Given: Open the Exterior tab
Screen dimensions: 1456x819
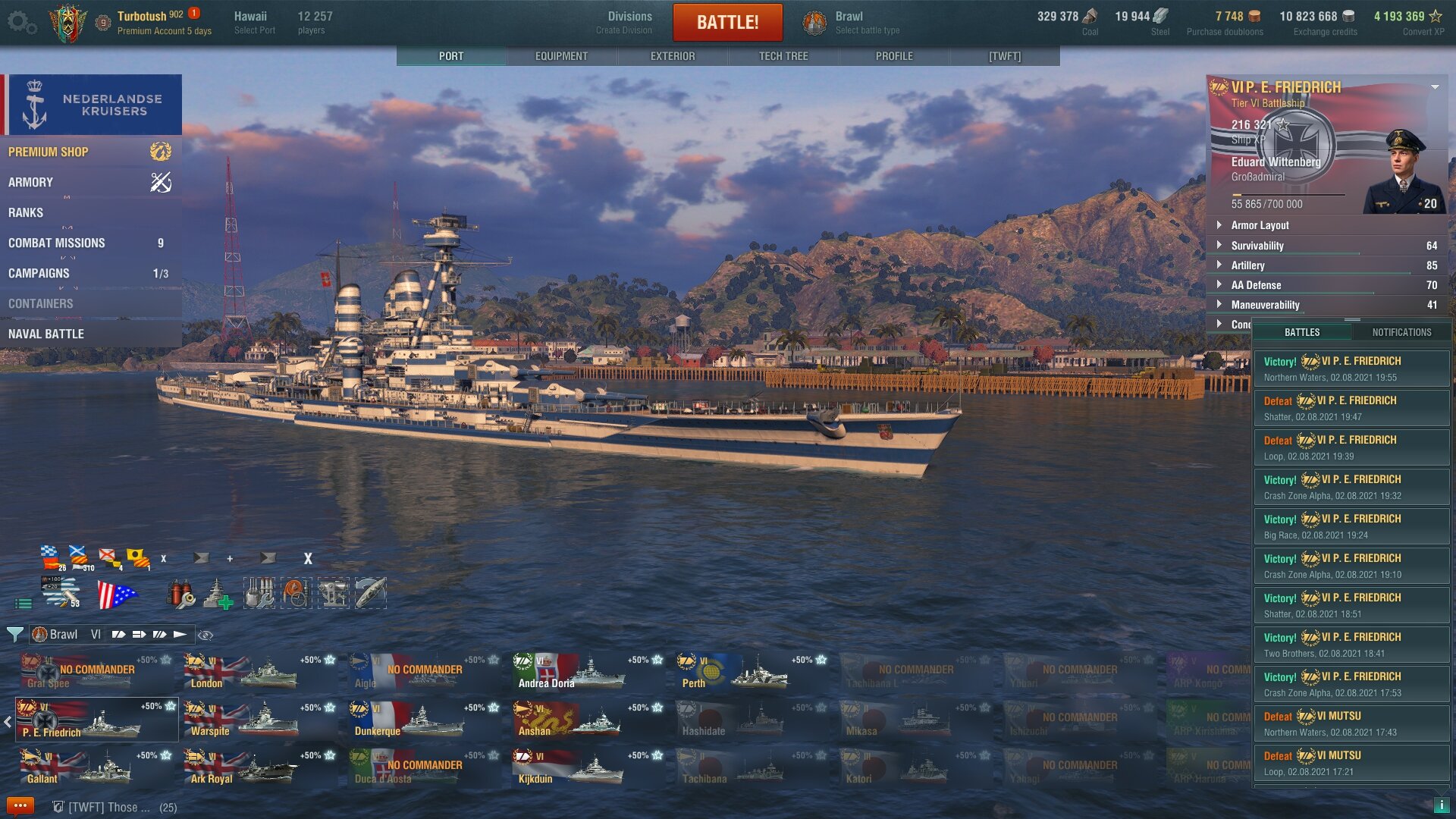Looking at the screenshot, I should point(672,56).
